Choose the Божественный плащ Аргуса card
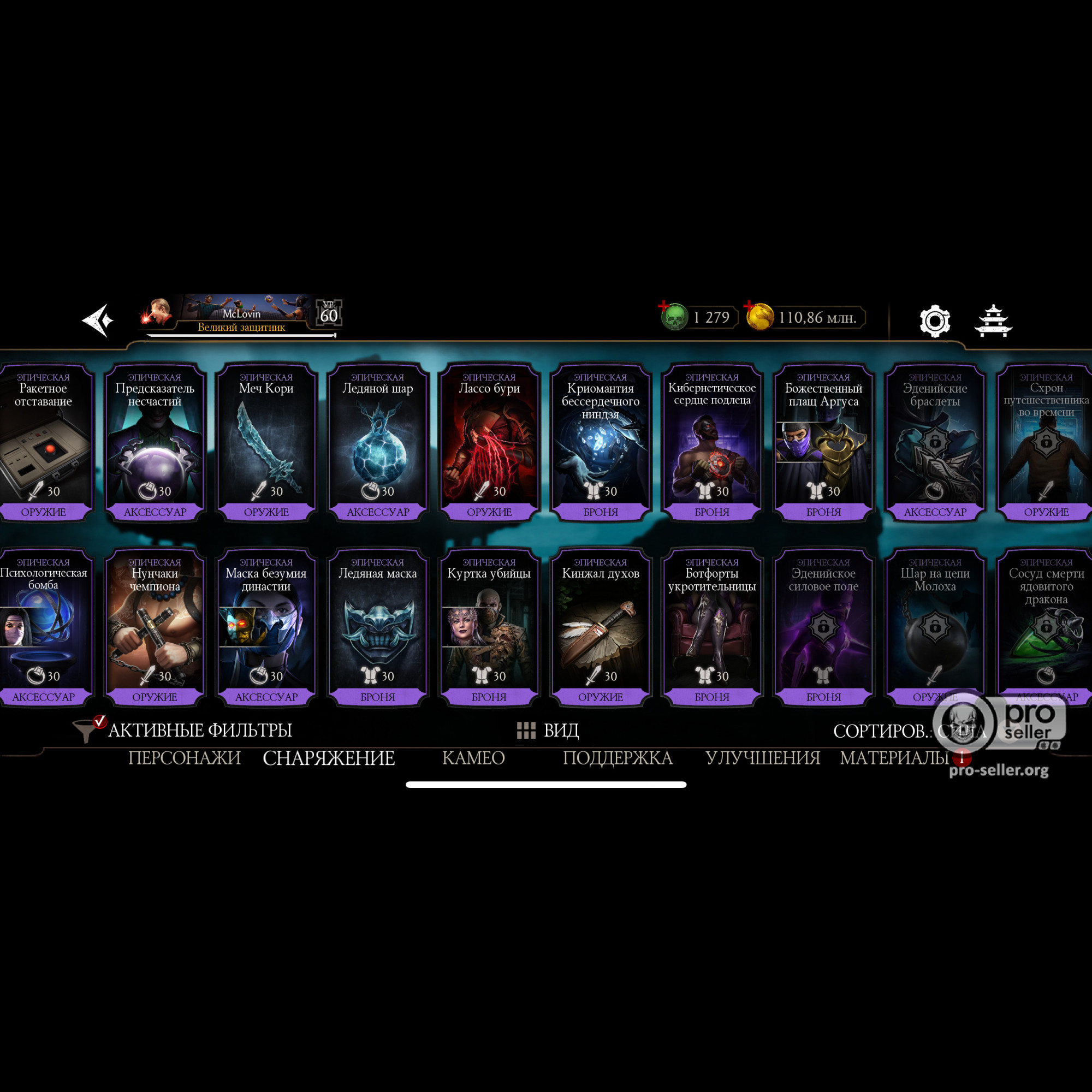The image size is (1092, 1092). pos(823,441)
